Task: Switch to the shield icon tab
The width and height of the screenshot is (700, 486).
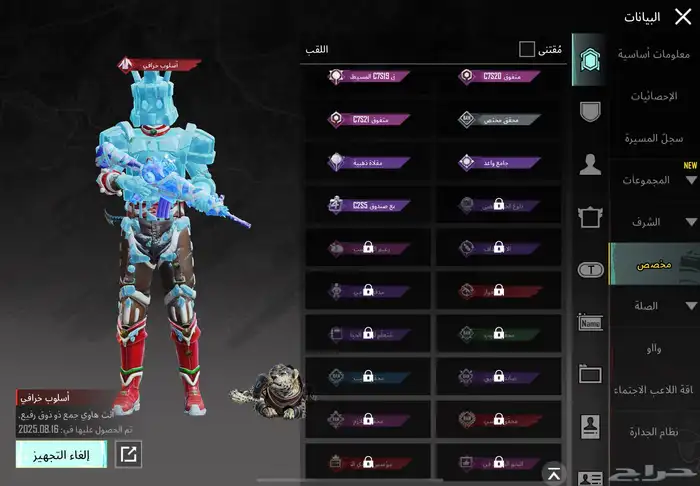Action: [x=590, y=112]
